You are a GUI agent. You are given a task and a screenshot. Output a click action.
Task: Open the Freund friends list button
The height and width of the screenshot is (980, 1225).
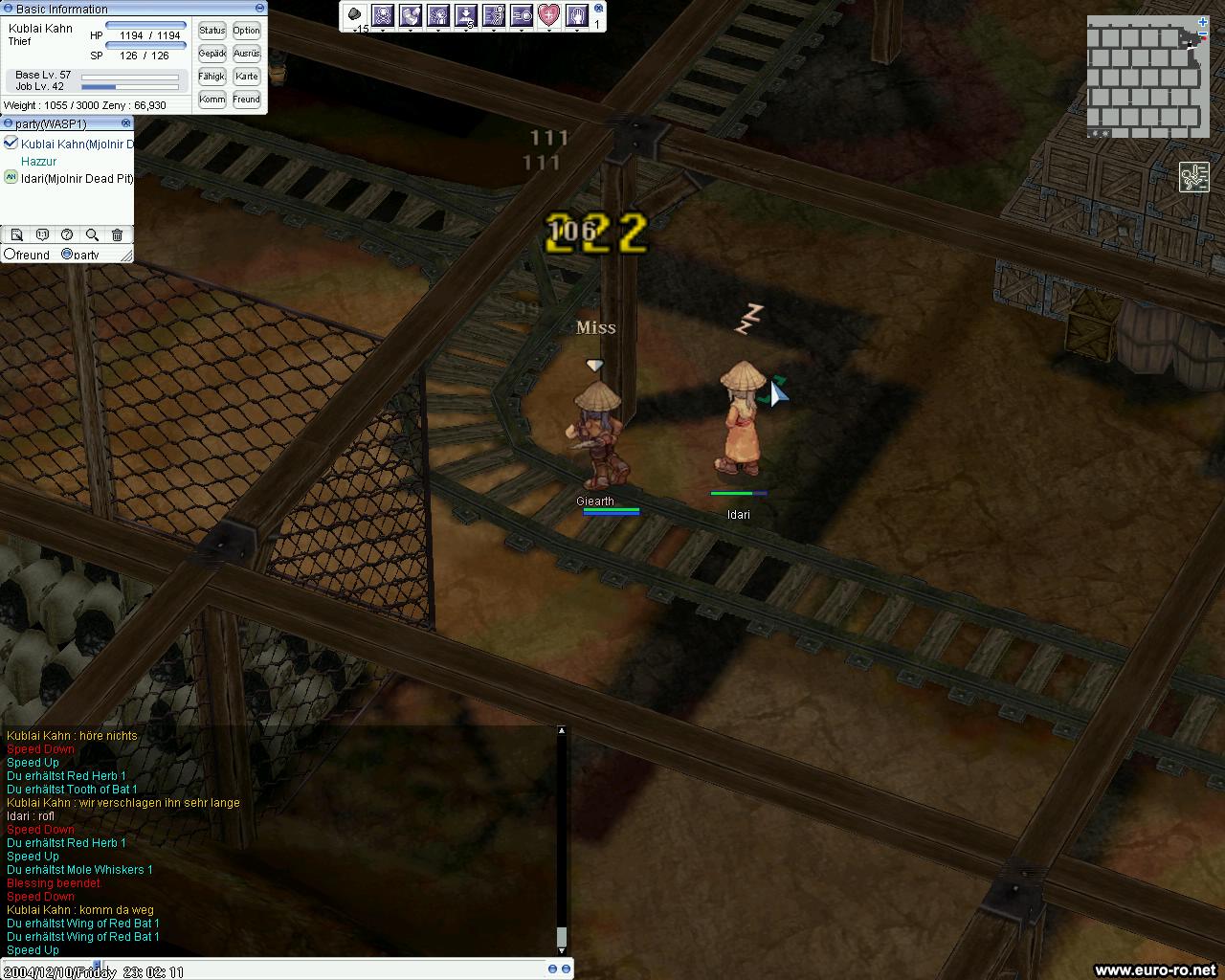pos(246,100)
